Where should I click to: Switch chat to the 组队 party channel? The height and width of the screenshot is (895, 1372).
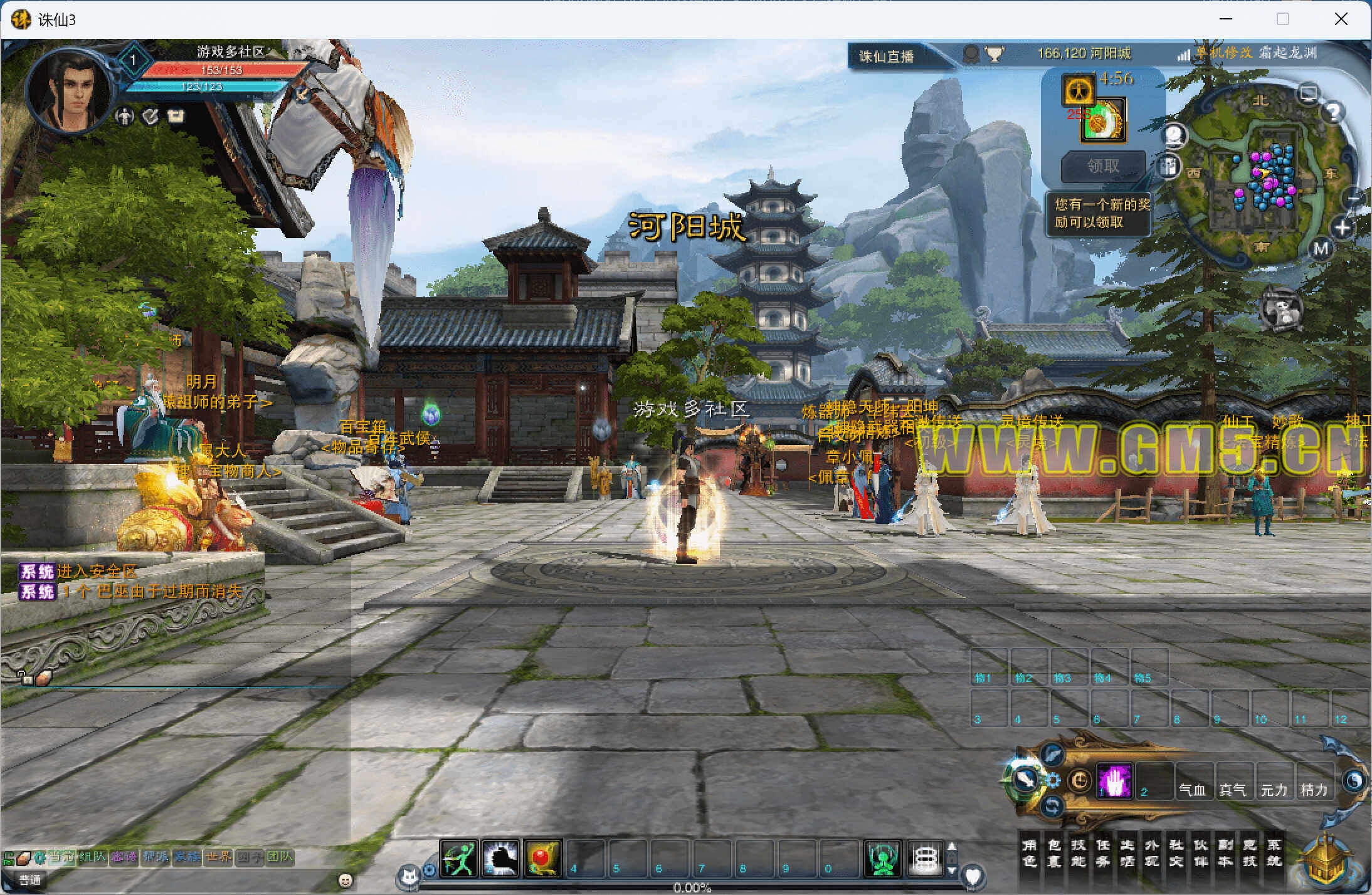coord(92,857)
